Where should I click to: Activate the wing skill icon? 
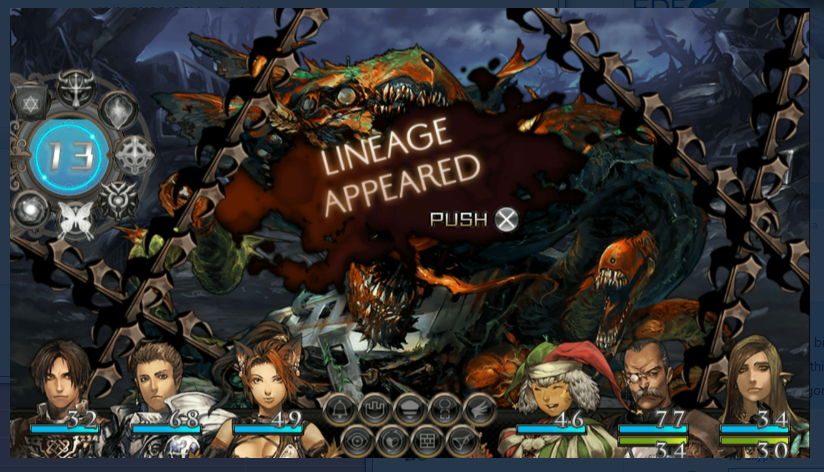[x=480, y=409]
